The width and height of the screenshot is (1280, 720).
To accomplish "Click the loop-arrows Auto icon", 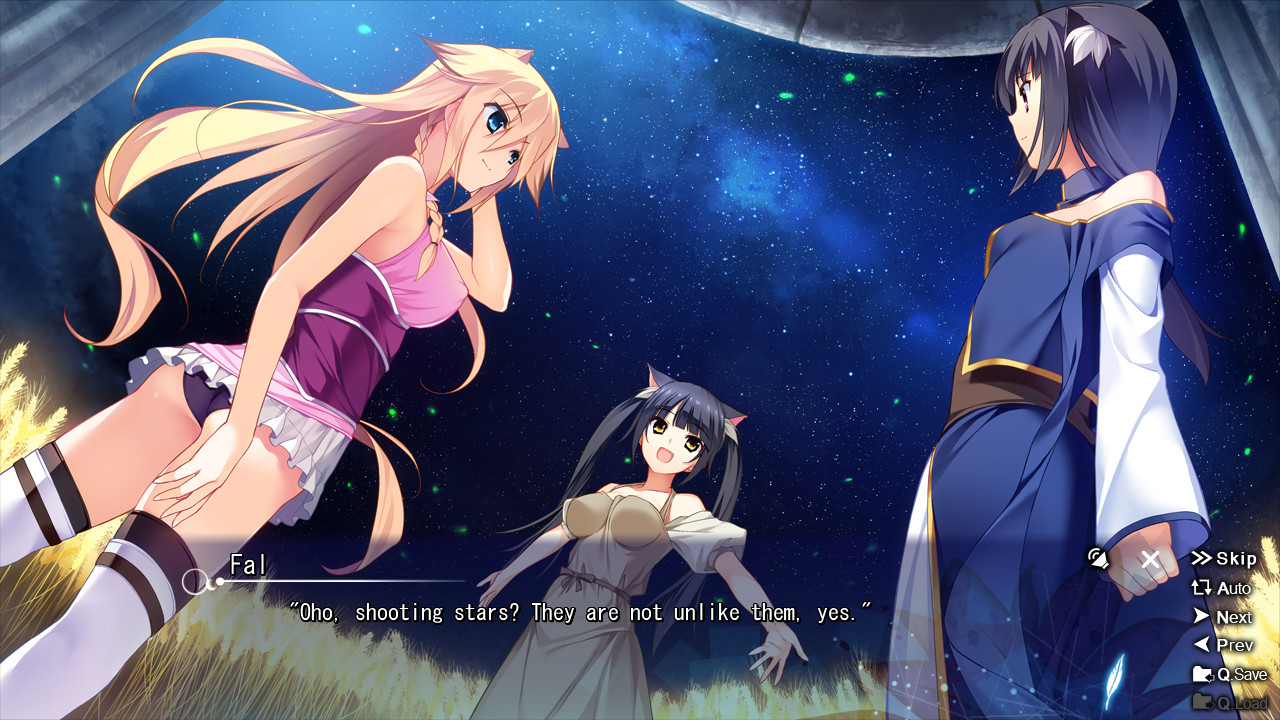I will click(x=1200, y=588).
